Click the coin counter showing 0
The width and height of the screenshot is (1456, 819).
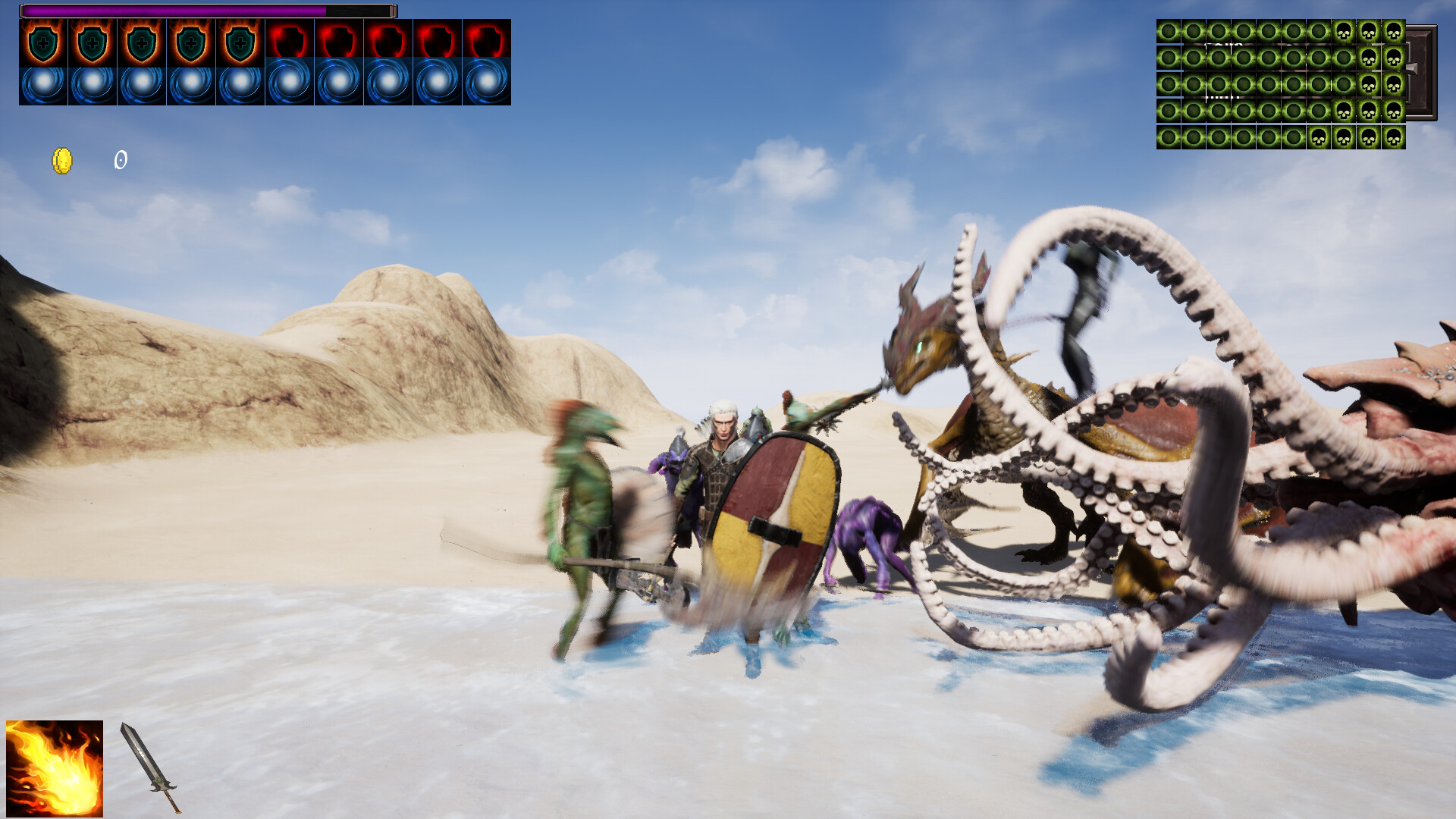tap(120, 159)
